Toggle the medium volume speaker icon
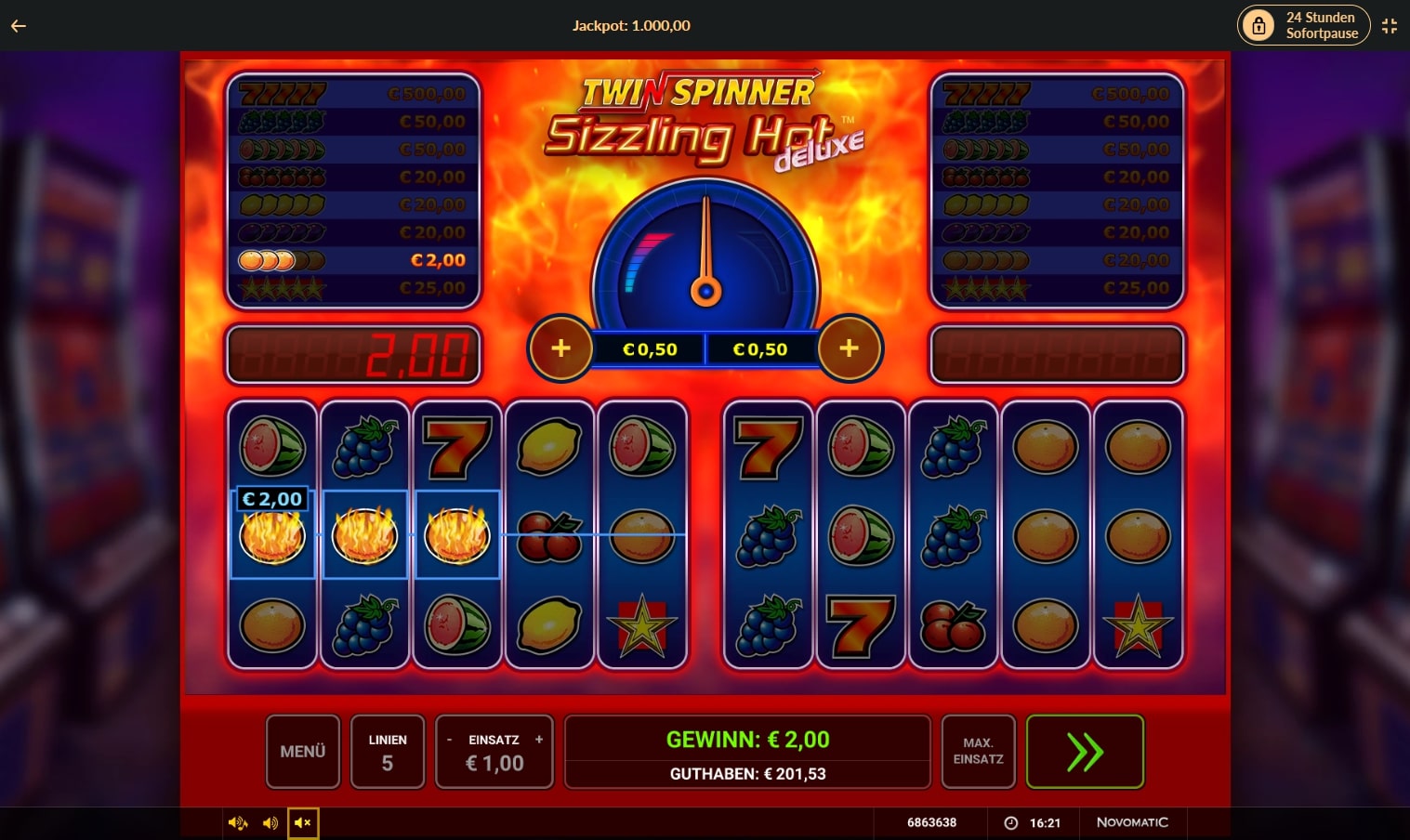The image size is (1410, 840). click(x=270, y=822)
